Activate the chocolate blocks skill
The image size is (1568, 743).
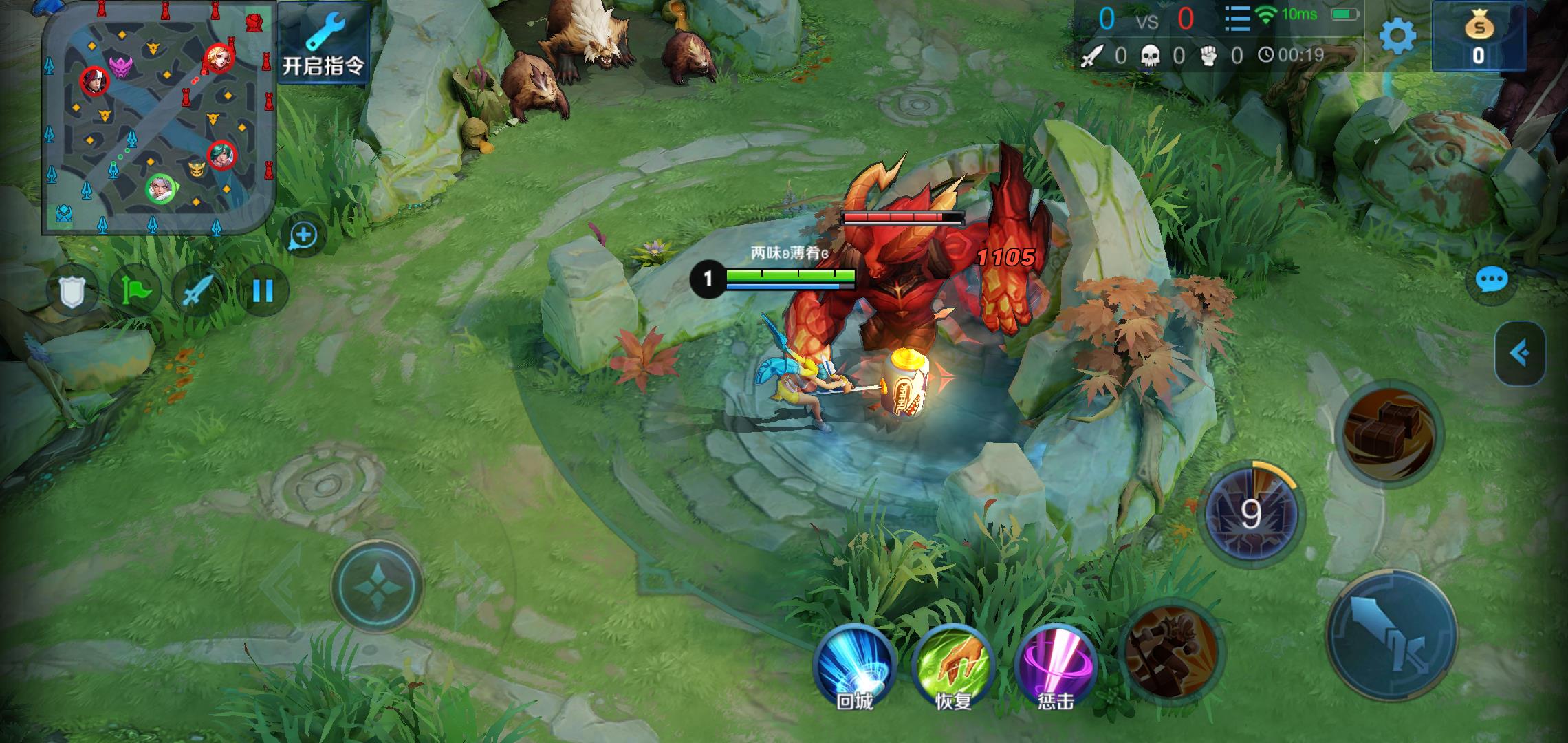click(x=1389, y=433)
